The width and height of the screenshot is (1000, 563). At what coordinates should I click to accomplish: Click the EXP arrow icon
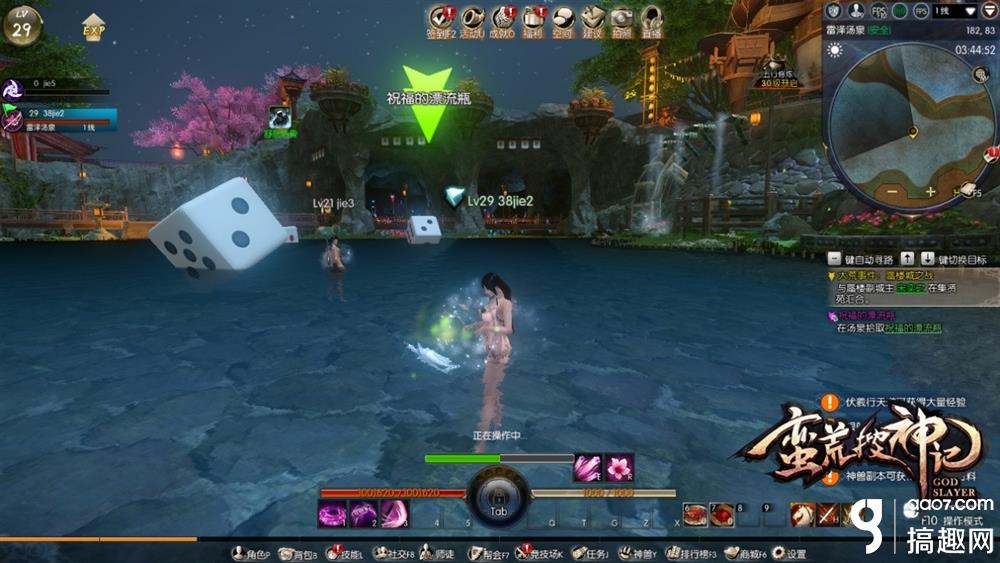94,27
